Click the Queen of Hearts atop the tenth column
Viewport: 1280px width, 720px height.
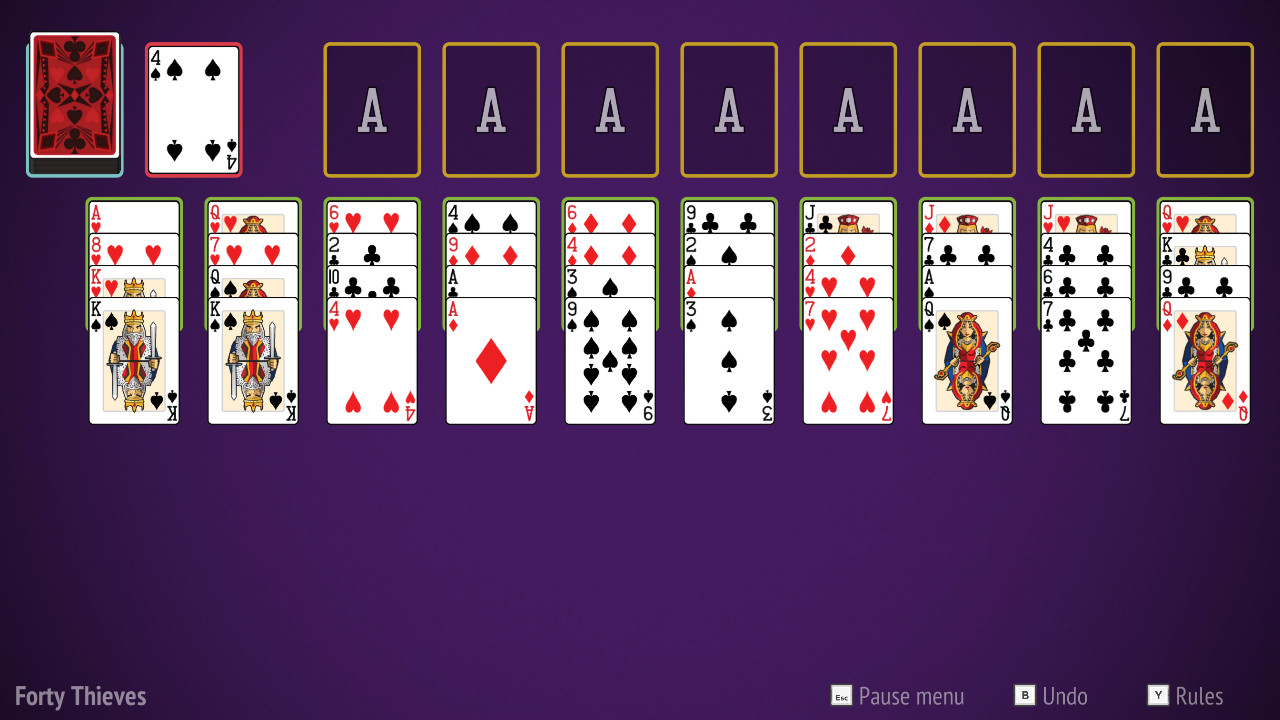1204,213
